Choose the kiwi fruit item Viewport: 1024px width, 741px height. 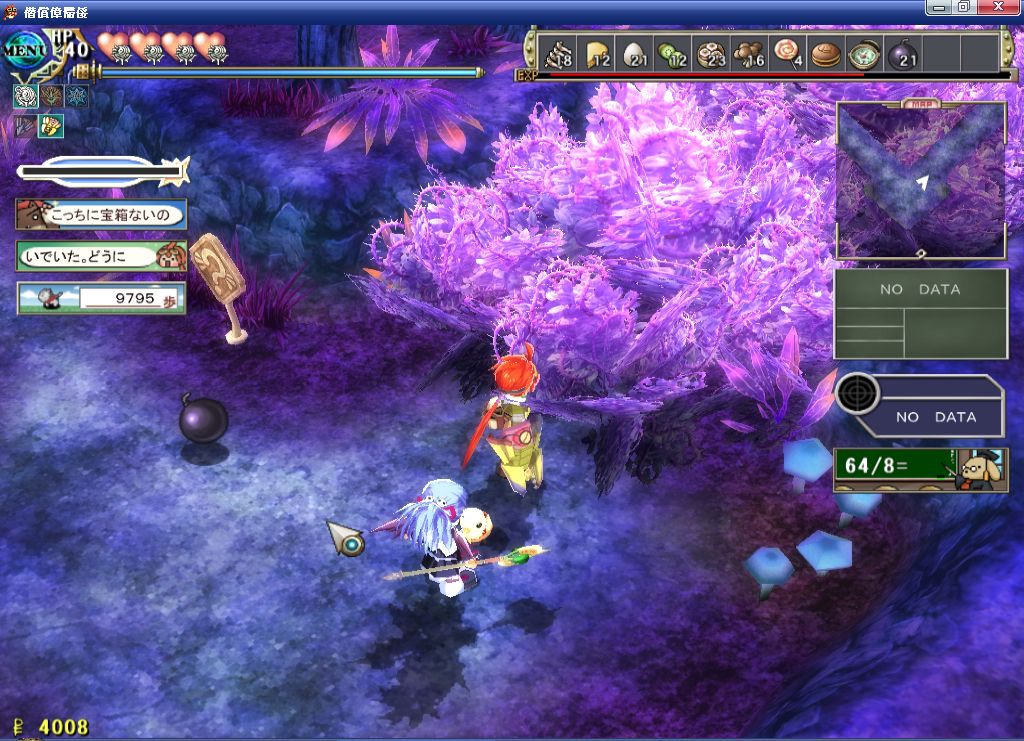672,52
